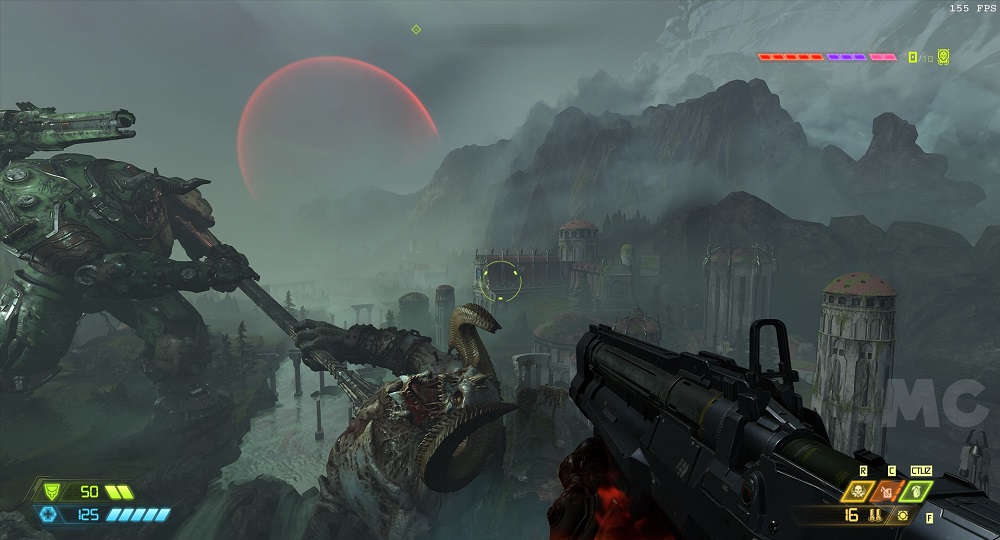Activate the orange fuel canister icon
Viewport: 1000px width, 540px height.
887,491
